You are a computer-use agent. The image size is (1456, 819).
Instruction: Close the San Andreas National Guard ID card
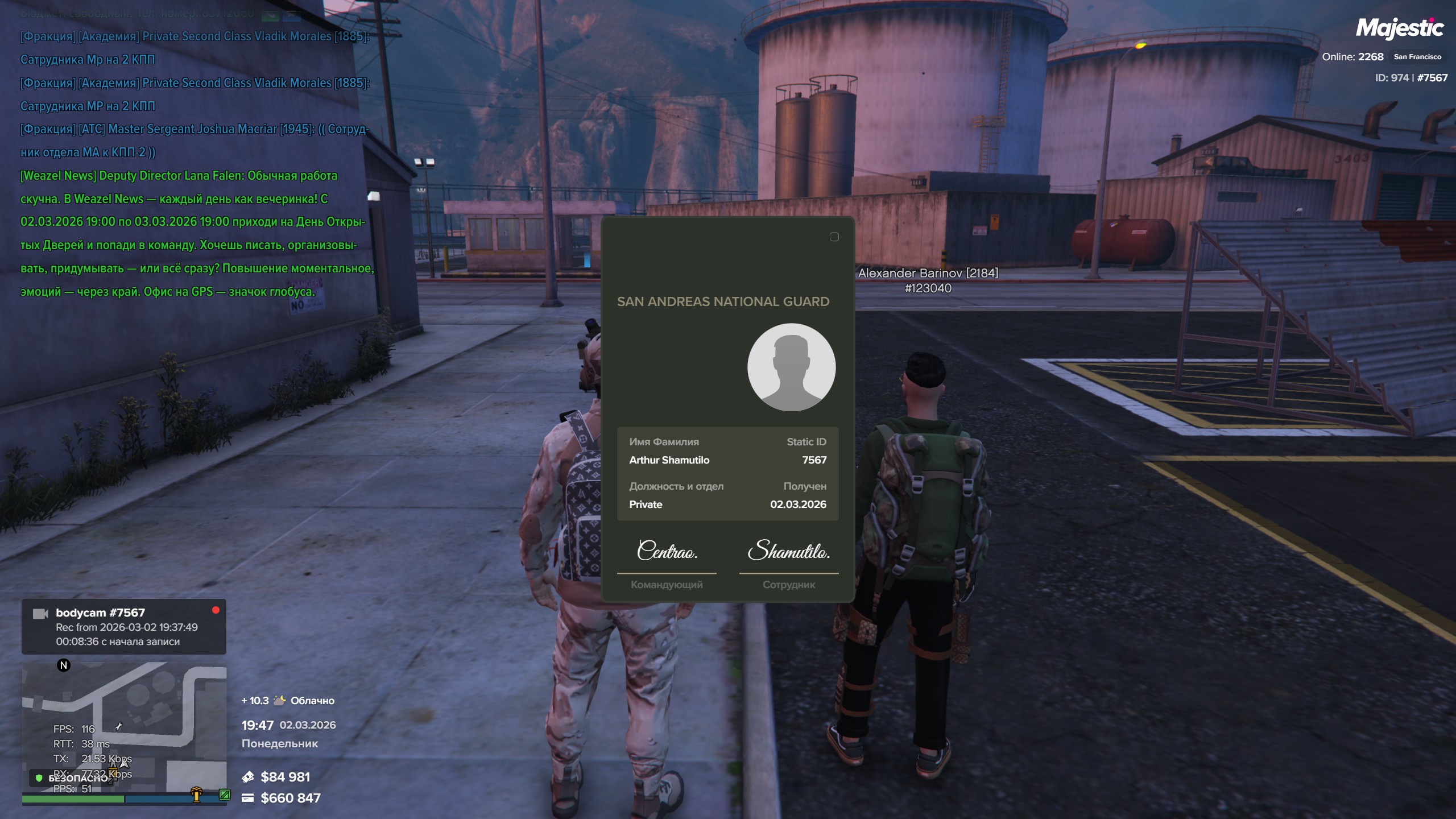(834, 237)
